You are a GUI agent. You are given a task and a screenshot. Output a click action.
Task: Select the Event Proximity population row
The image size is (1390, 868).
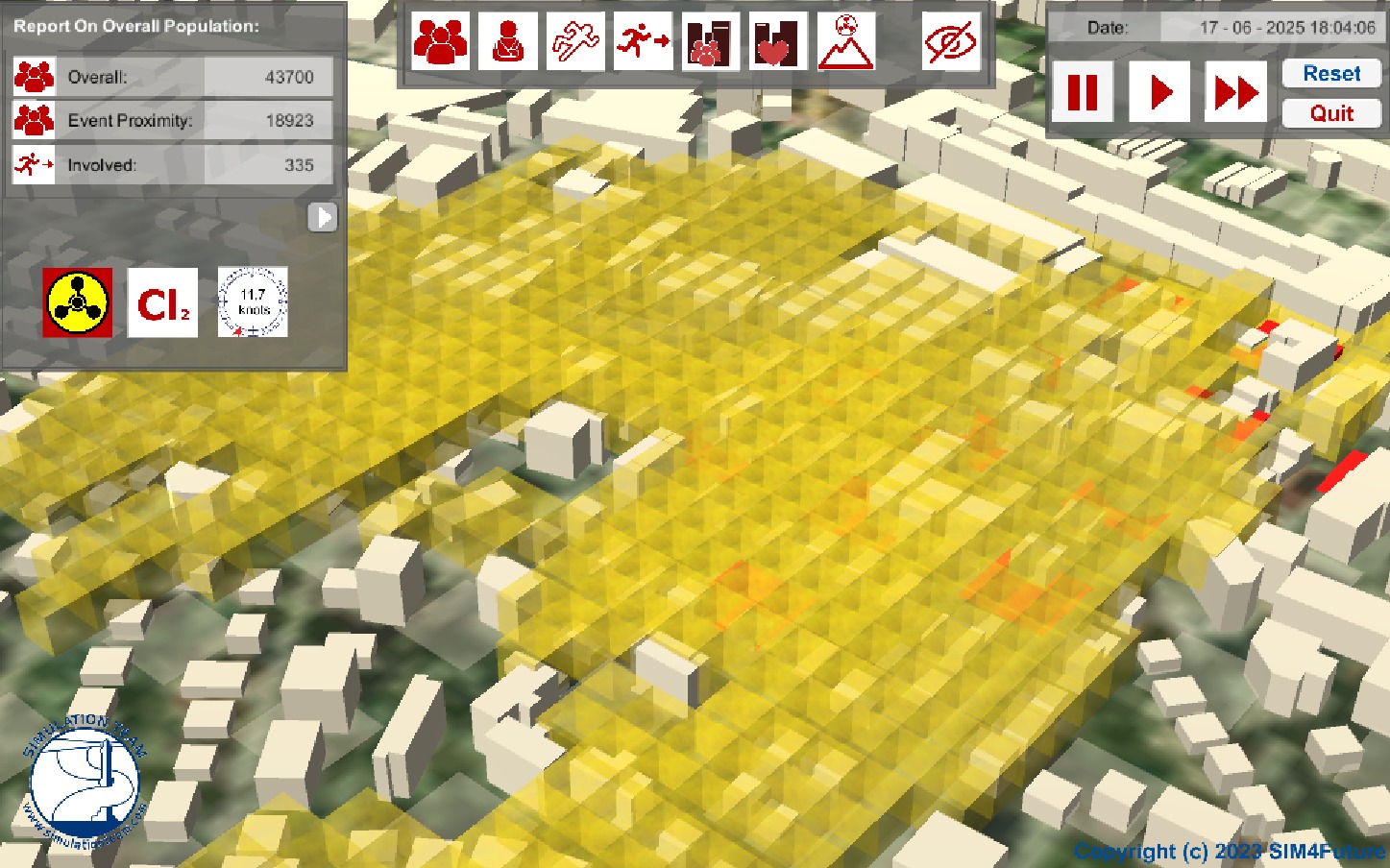[x=173, y=120]
